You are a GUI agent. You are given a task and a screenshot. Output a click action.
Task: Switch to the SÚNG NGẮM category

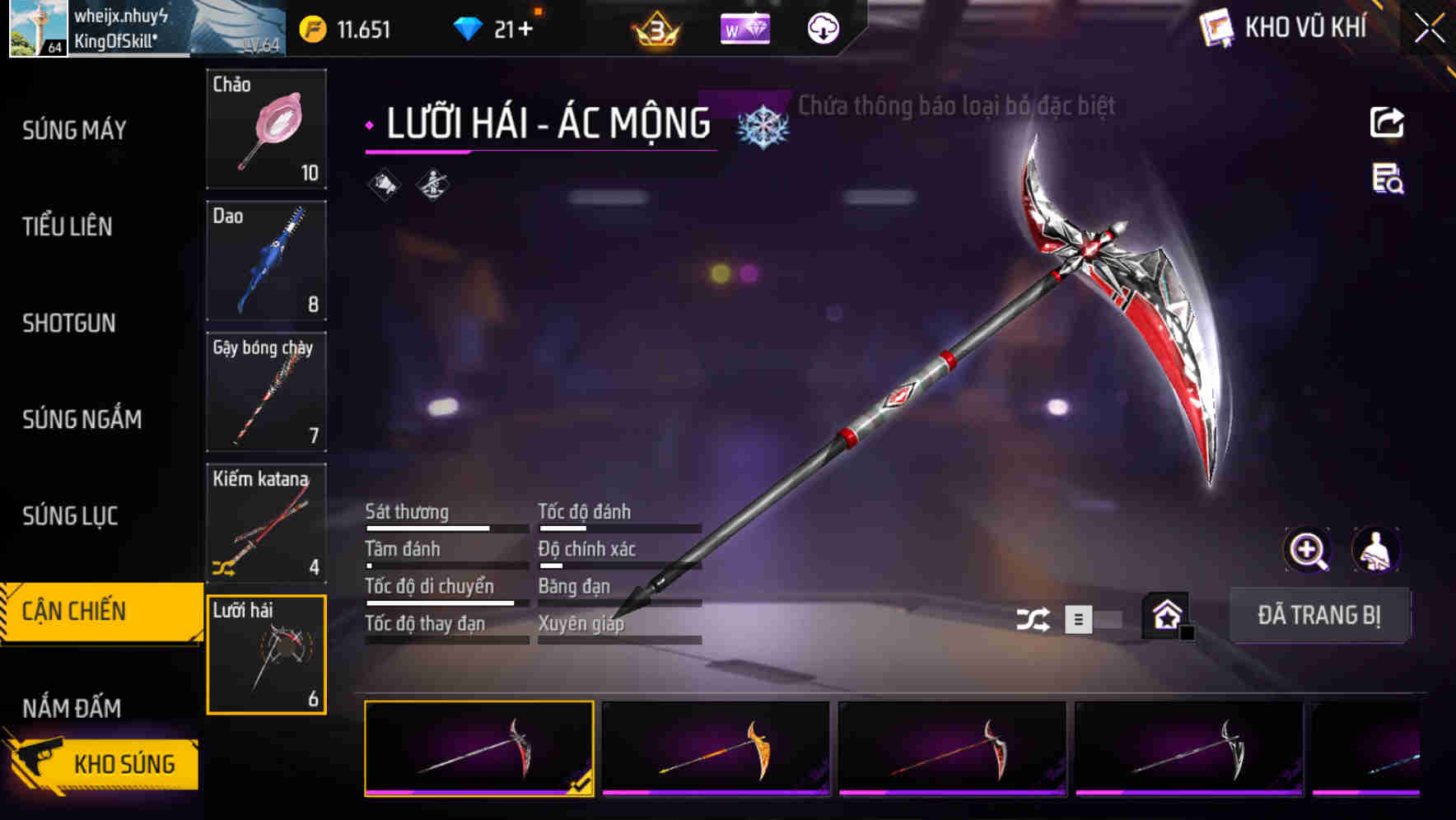(81, 419)
